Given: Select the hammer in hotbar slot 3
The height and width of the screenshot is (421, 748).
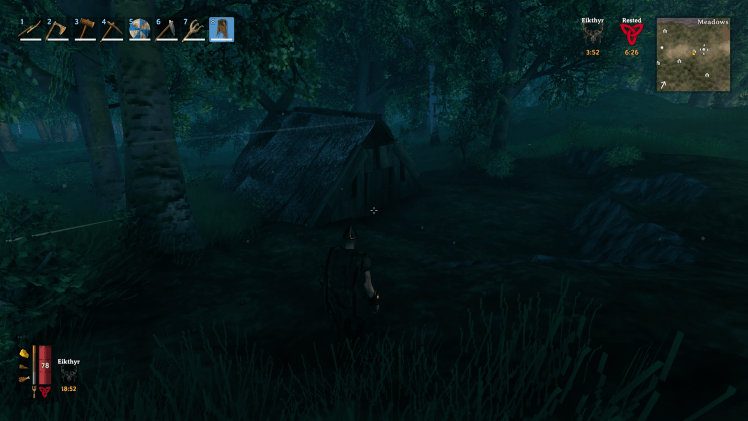Looking at the screenshot, I should (x=85, y=29).
